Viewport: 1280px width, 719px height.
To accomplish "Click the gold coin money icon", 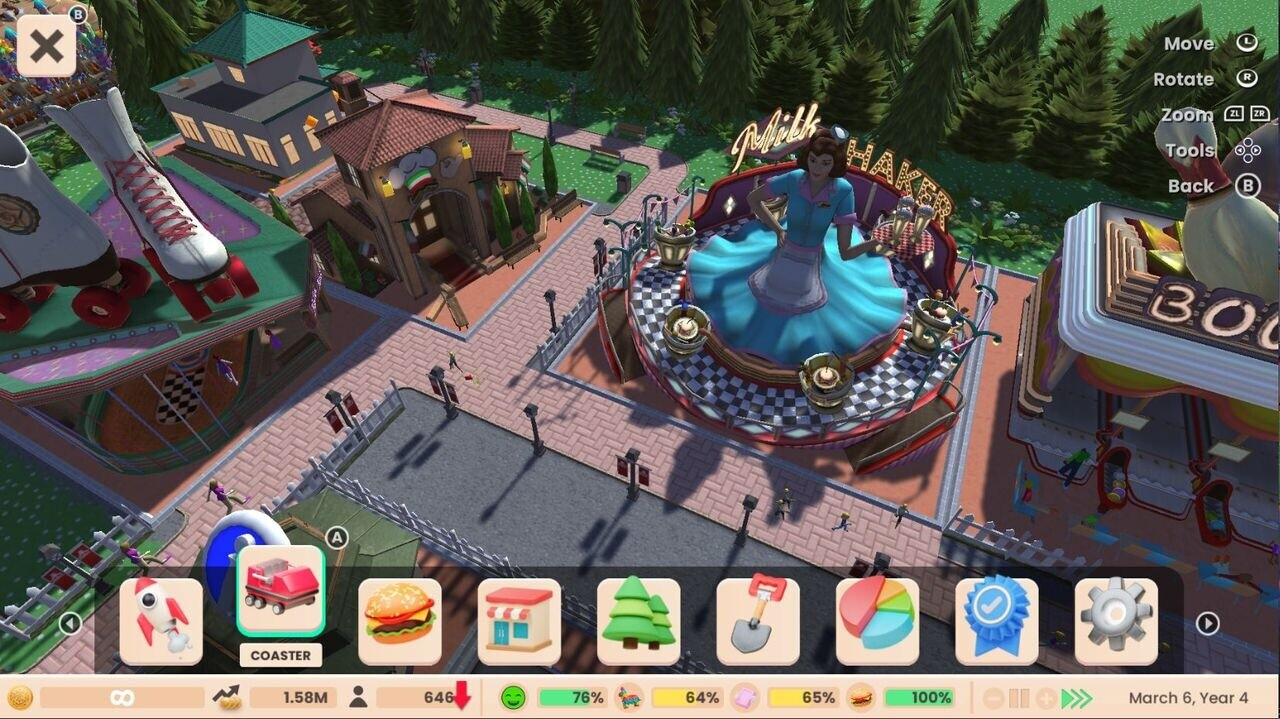I will tap(20, 698).
